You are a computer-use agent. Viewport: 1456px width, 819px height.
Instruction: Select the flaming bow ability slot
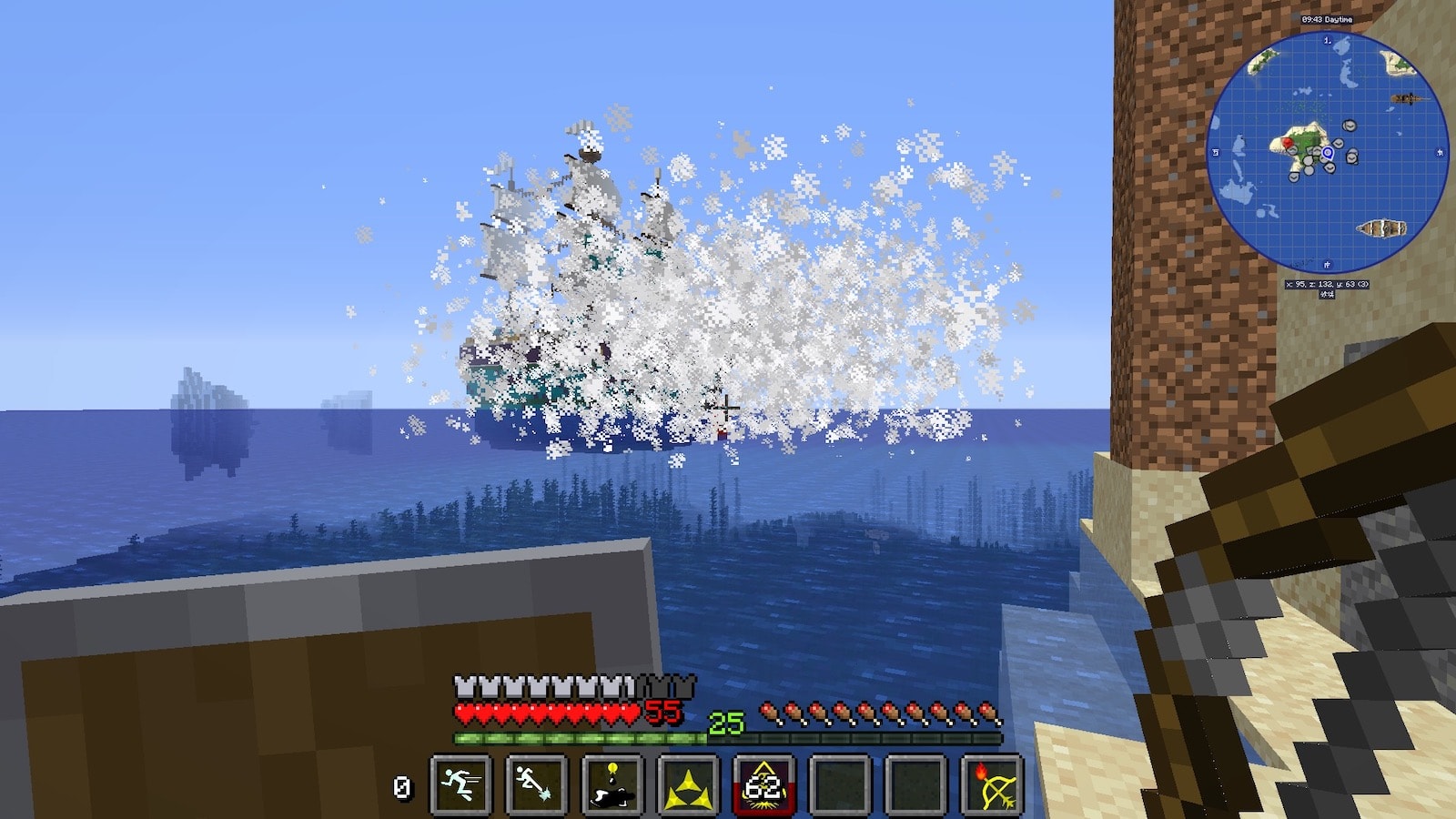point(992,784)
